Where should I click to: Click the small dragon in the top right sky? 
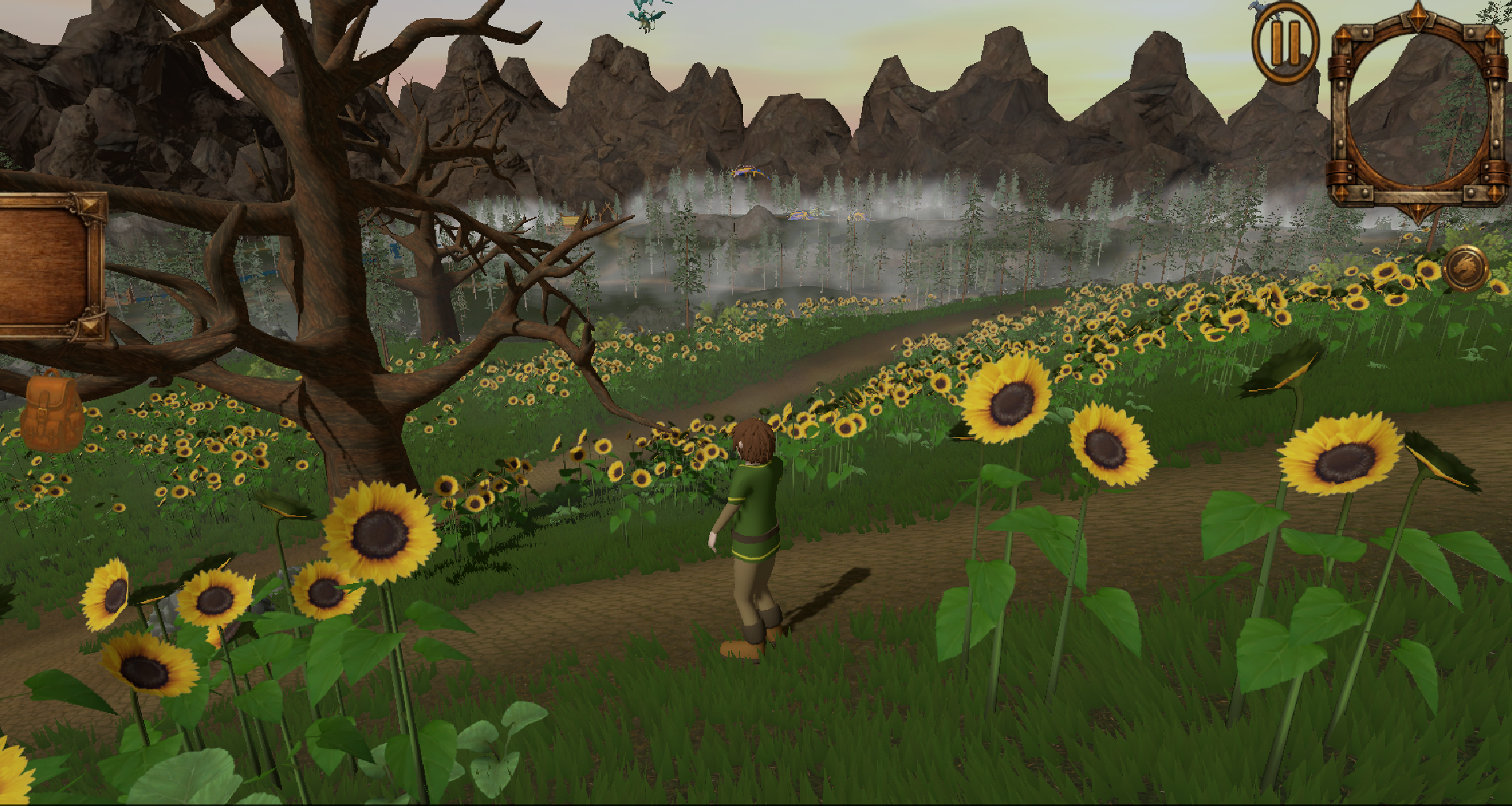tap(1258, 6)
